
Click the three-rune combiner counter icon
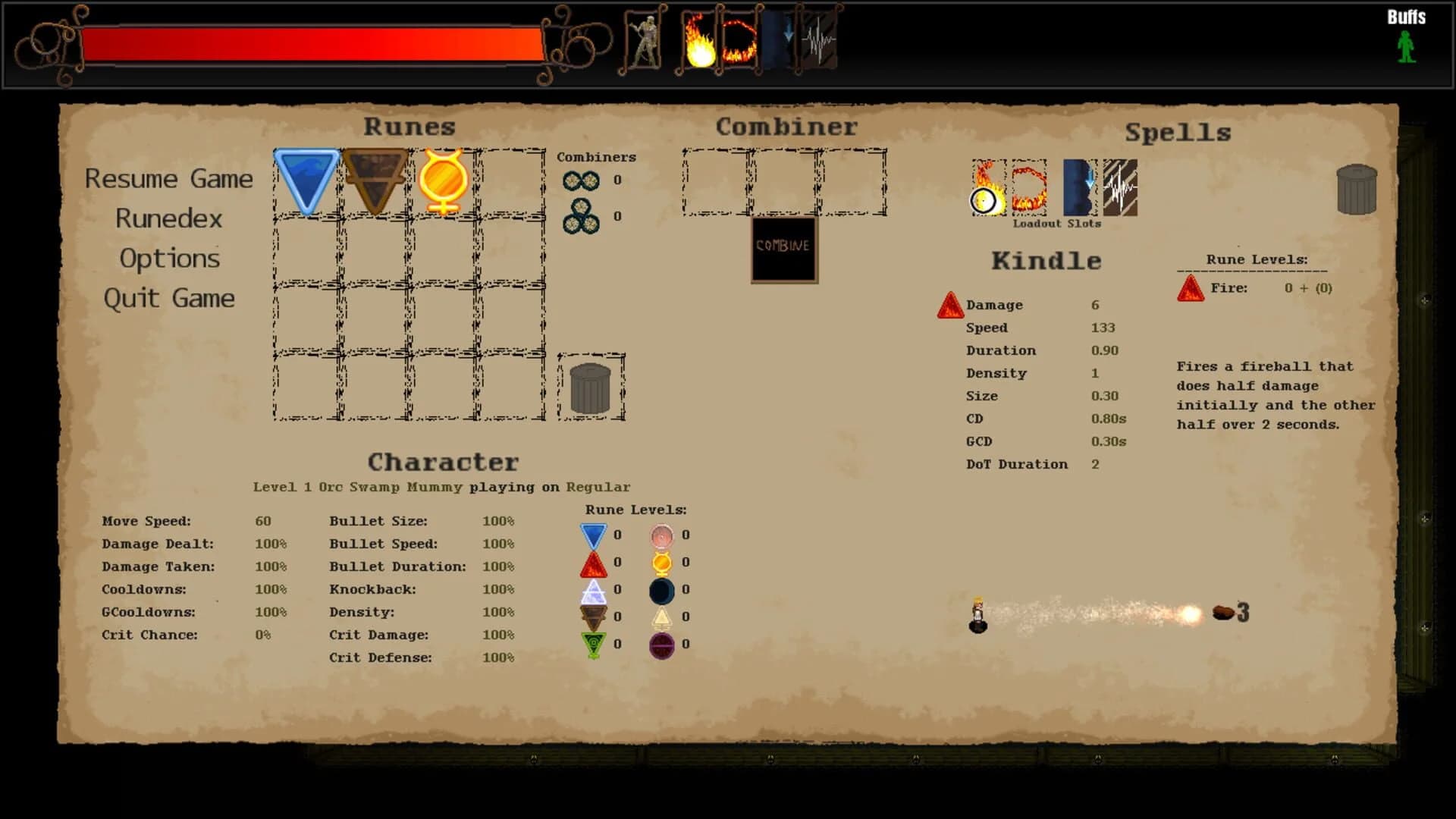(x=582, y=215)
